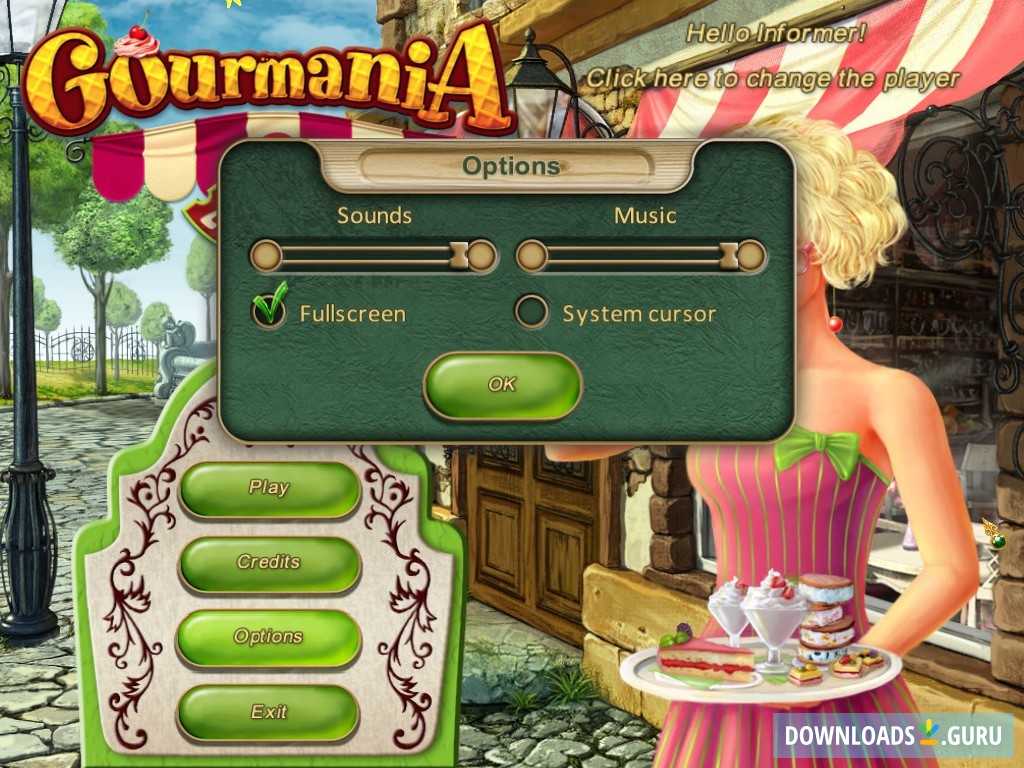
Task: Select the Options menu button
Action: pos(269,637)
